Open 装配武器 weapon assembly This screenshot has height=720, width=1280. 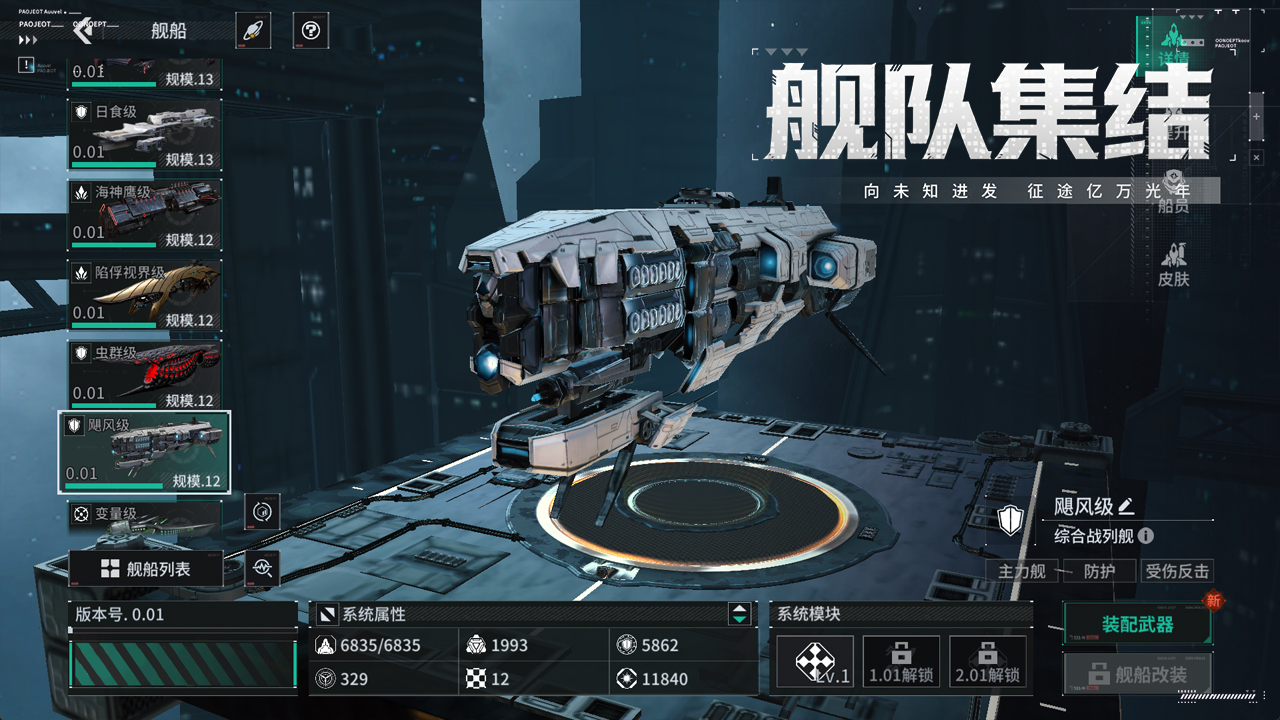point(1137,625)
